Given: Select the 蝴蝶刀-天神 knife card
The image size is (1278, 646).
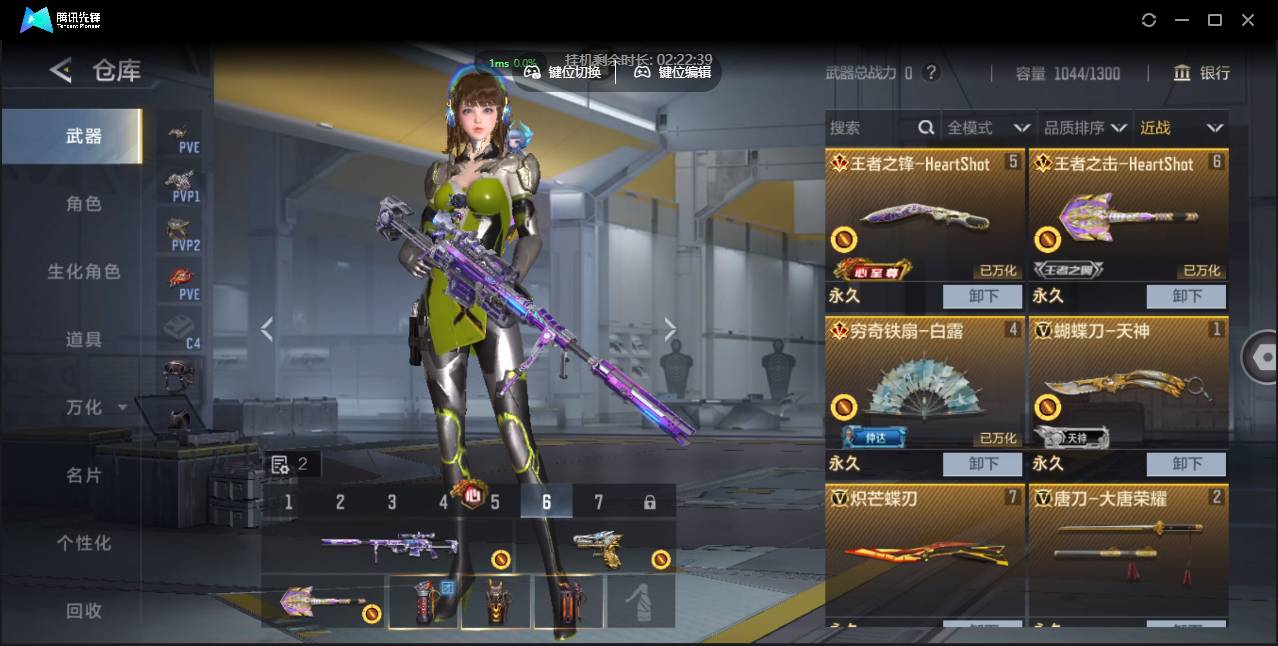Looking at the screenshot, I should (x=1128, y=385).
